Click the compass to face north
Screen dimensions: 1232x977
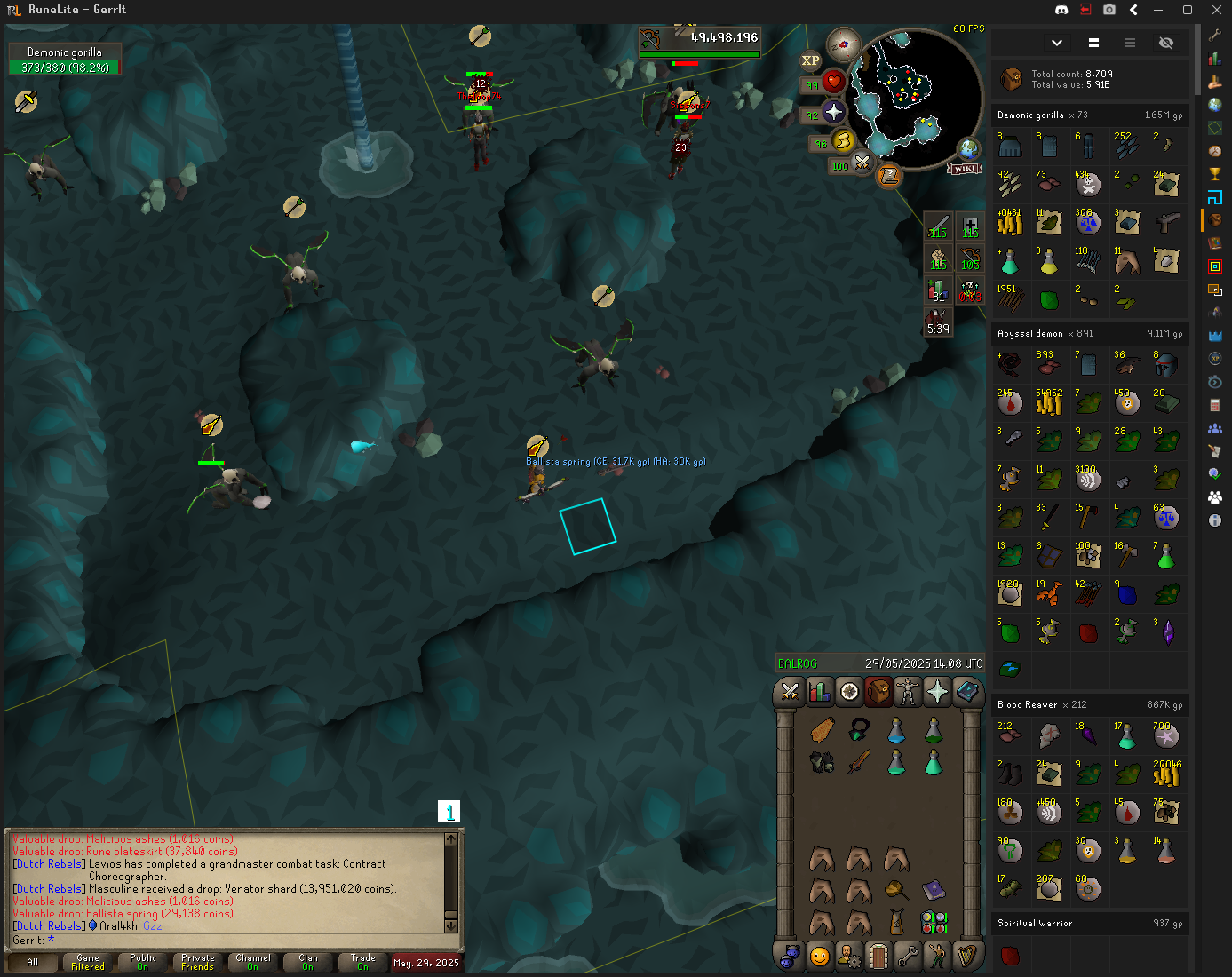click(843, 44)
